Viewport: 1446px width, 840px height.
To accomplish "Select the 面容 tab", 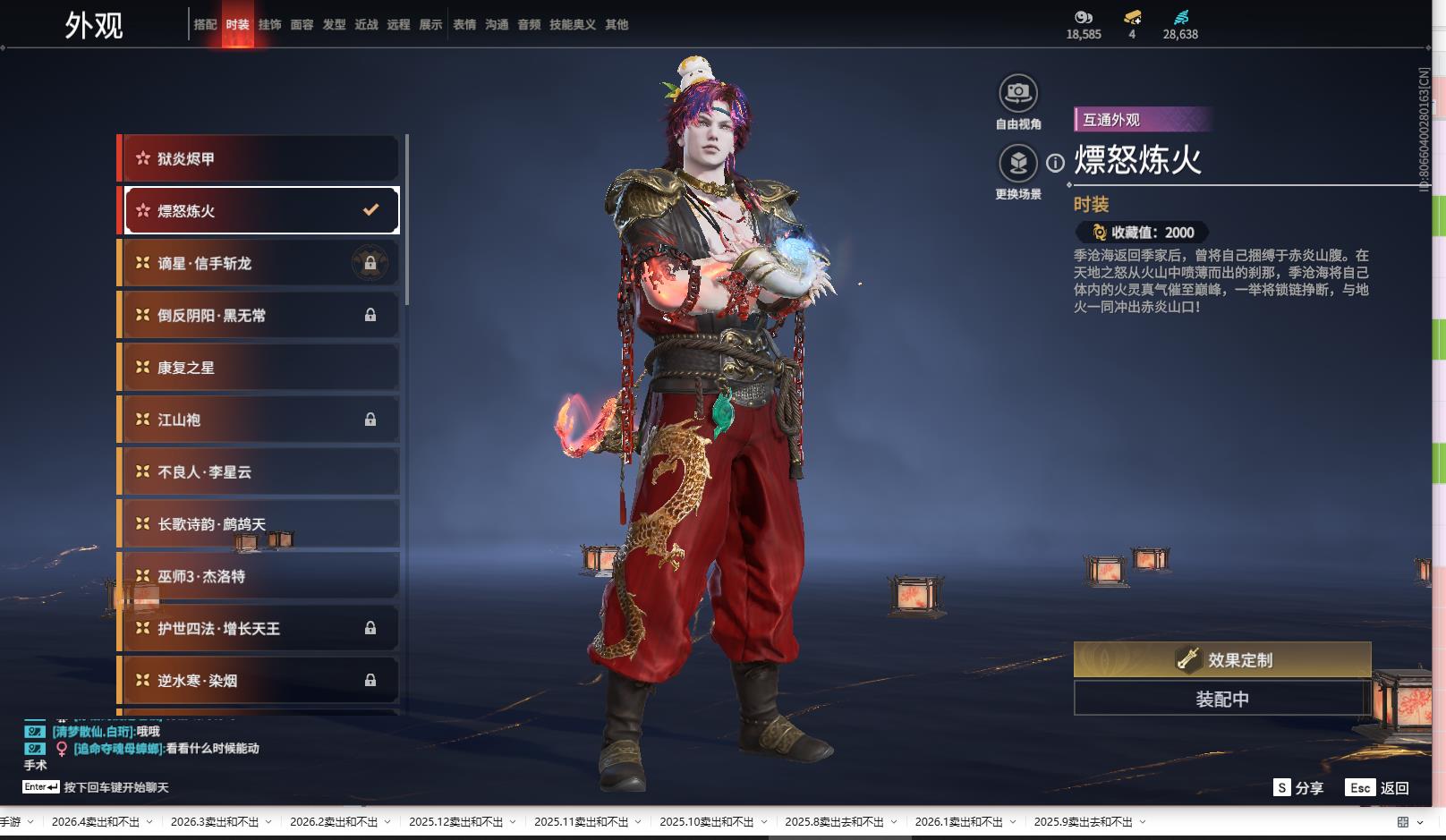I will point(302,25).
